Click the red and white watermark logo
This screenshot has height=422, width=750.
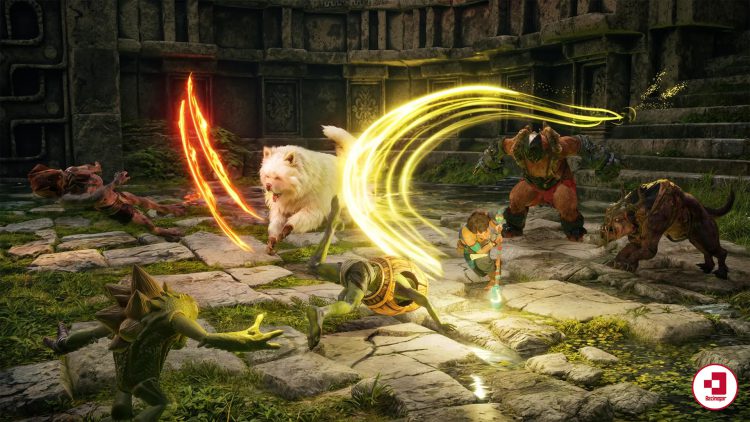(714, 387)
